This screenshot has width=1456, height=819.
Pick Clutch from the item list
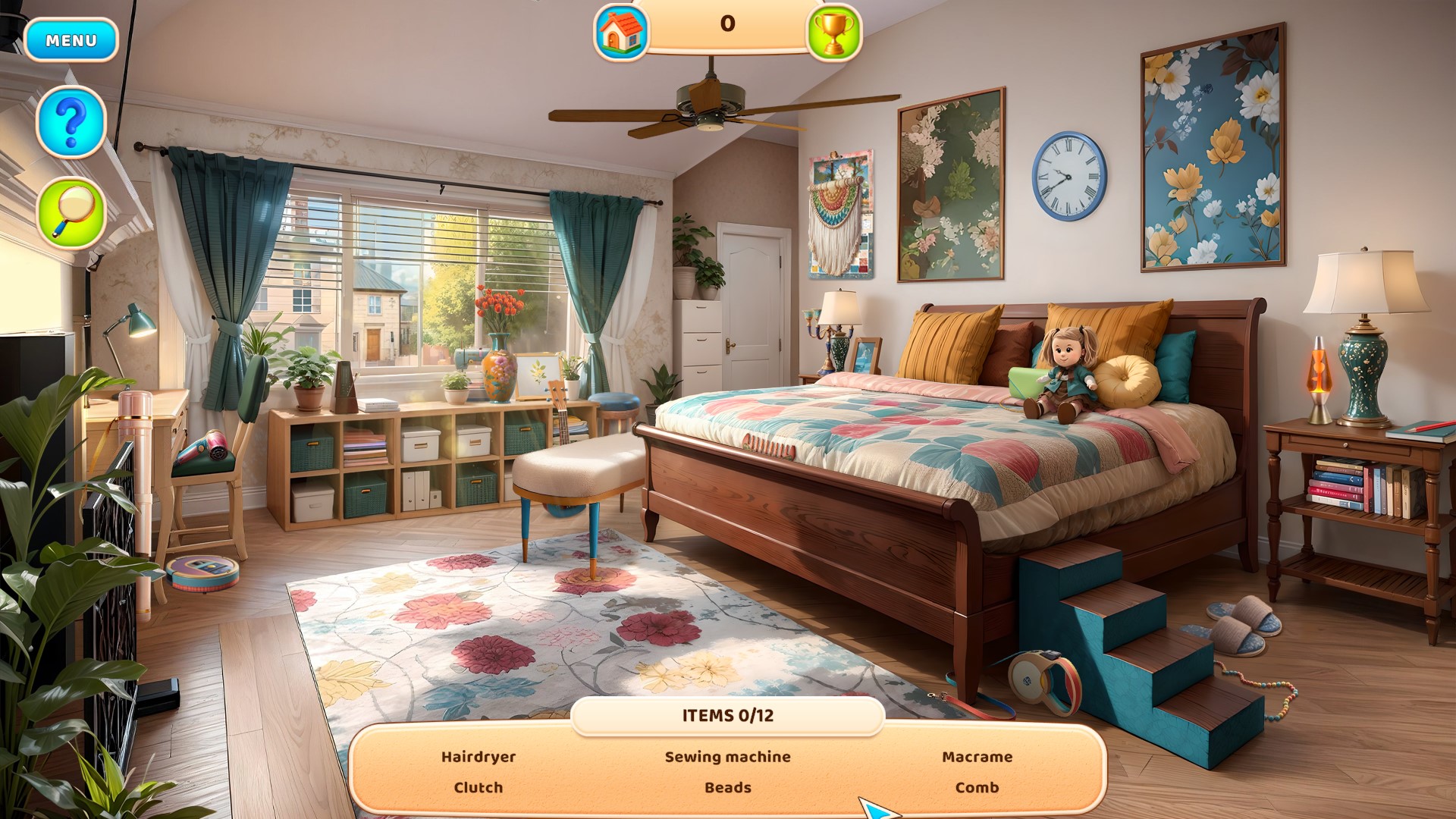click(479, 787)
